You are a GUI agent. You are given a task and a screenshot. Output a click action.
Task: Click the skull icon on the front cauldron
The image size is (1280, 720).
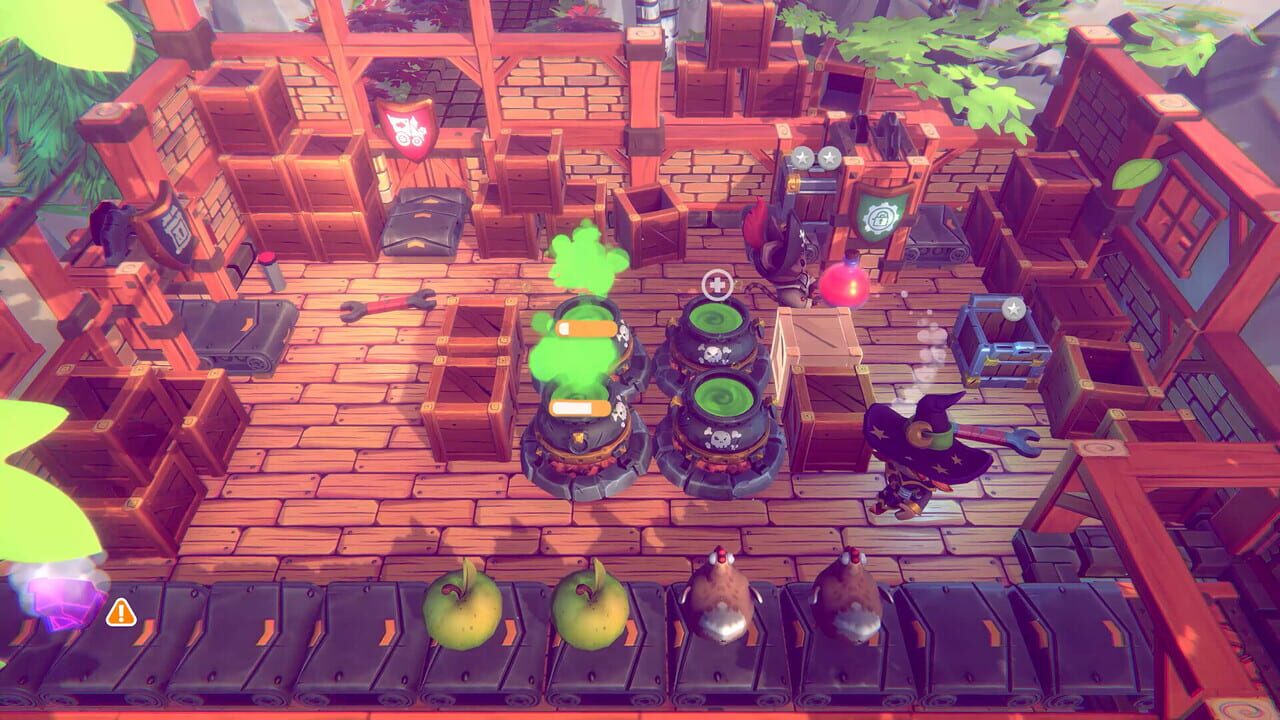[x=722, y=437]
